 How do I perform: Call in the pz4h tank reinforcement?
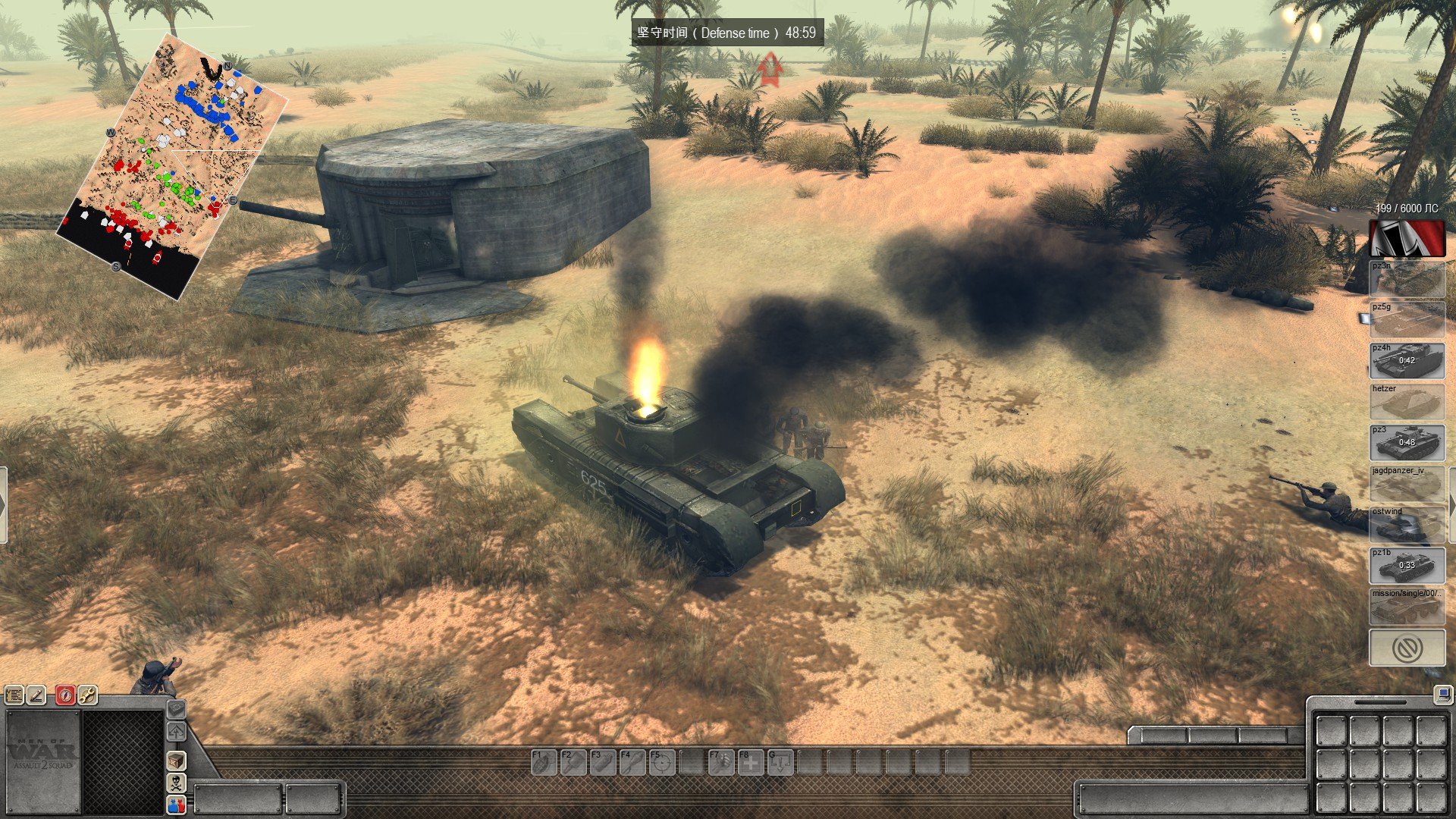pos(1407,361)
